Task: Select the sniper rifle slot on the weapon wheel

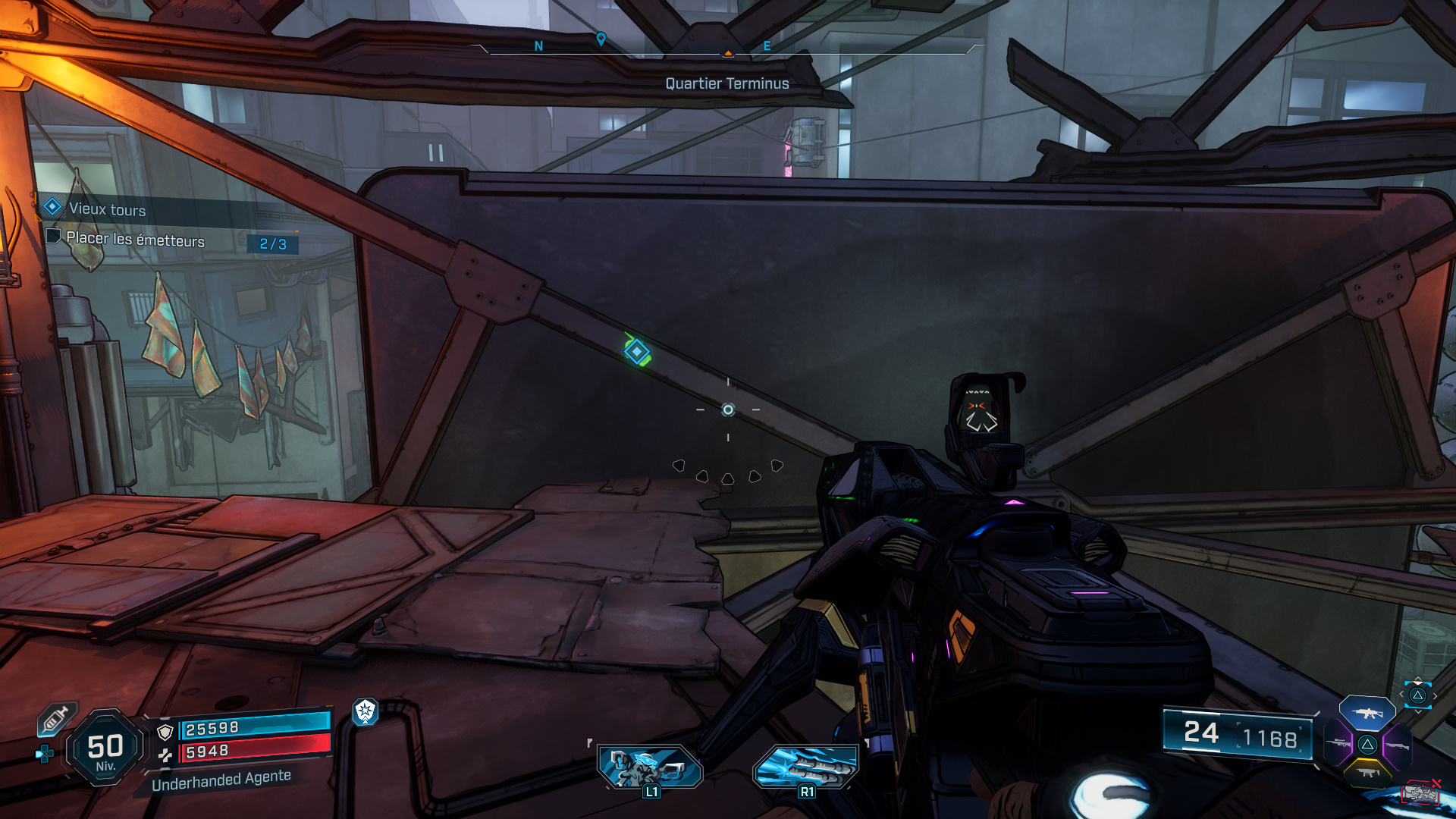Action: tap(1338, 742)
